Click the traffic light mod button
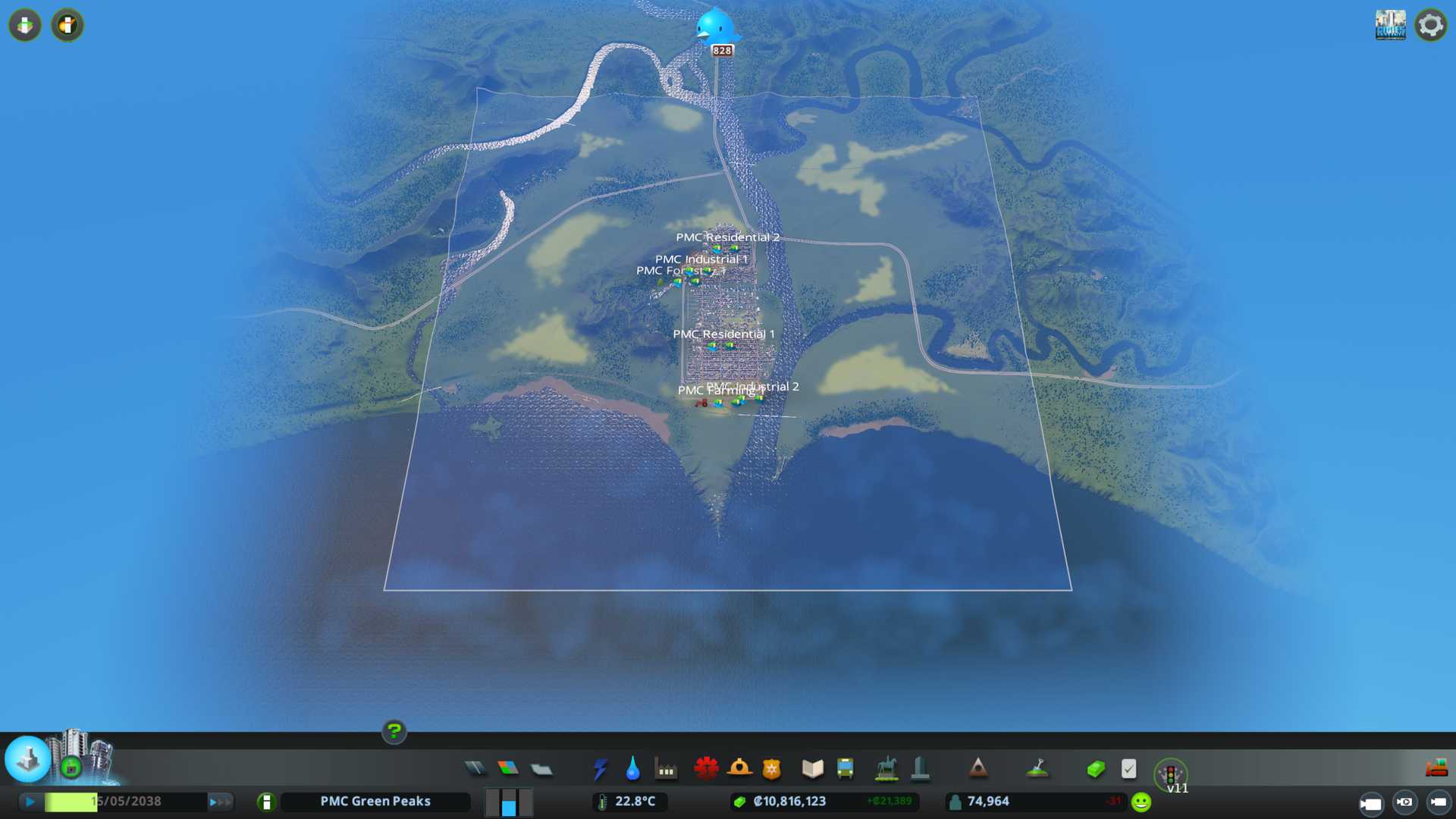This screenshot has width=1456, height=819. (x=1170, y=774)
